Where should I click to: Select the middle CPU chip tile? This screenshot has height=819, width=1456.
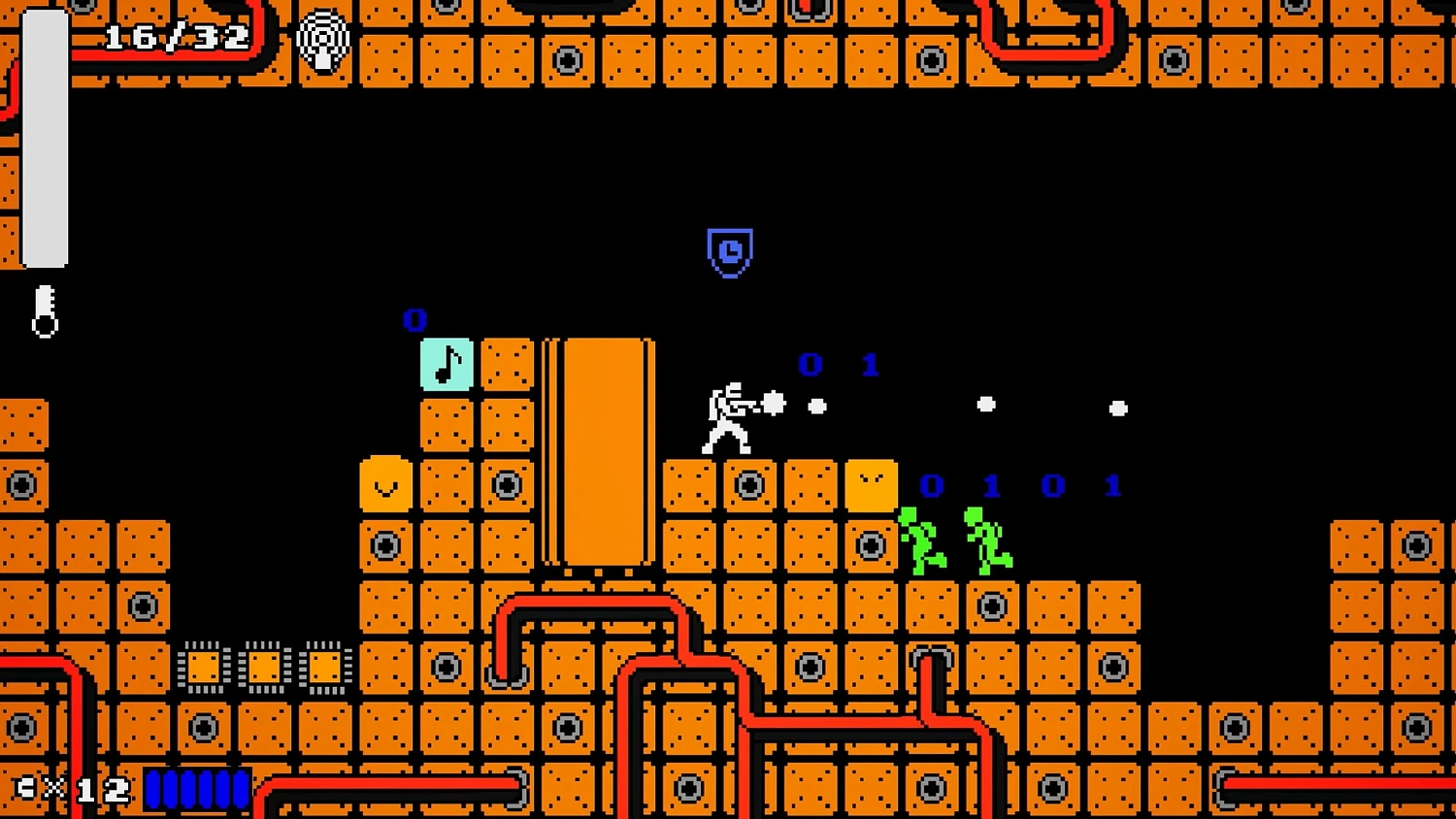(x=263, y=668)
